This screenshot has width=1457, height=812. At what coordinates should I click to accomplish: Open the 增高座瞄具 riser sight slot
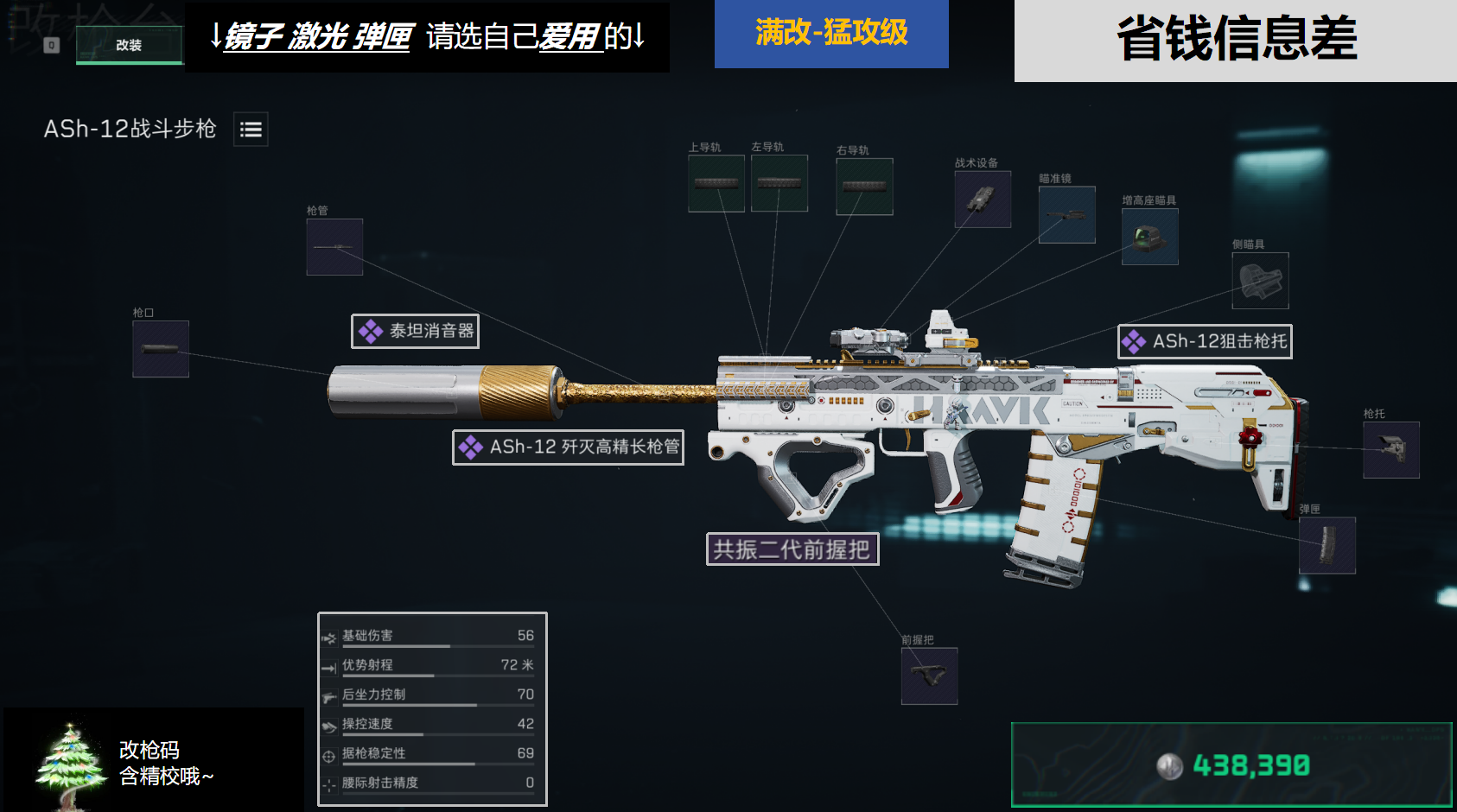click(x=1149, y=238)
